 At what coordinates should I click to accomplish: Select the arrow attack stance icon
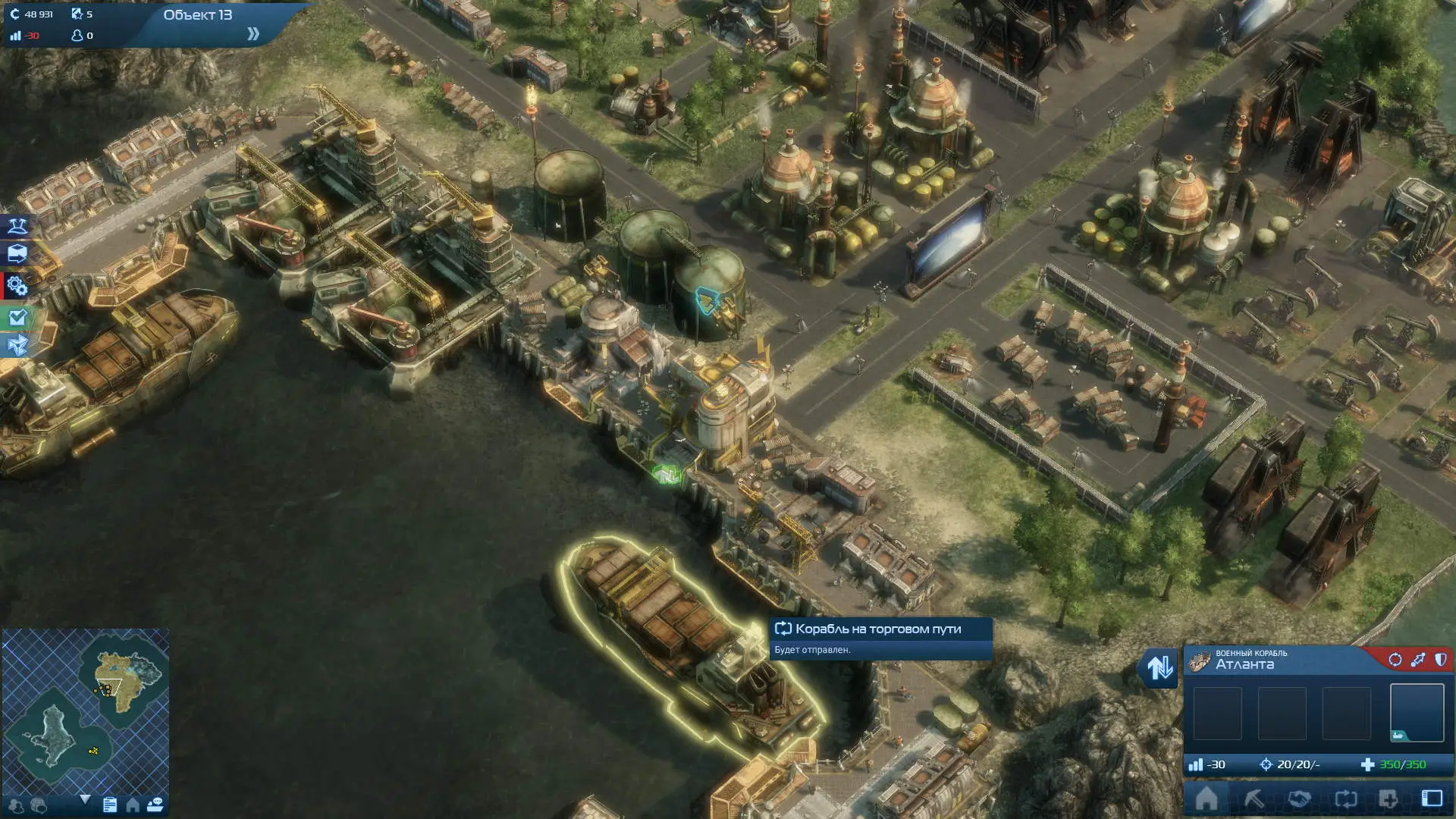(1417, 660)
